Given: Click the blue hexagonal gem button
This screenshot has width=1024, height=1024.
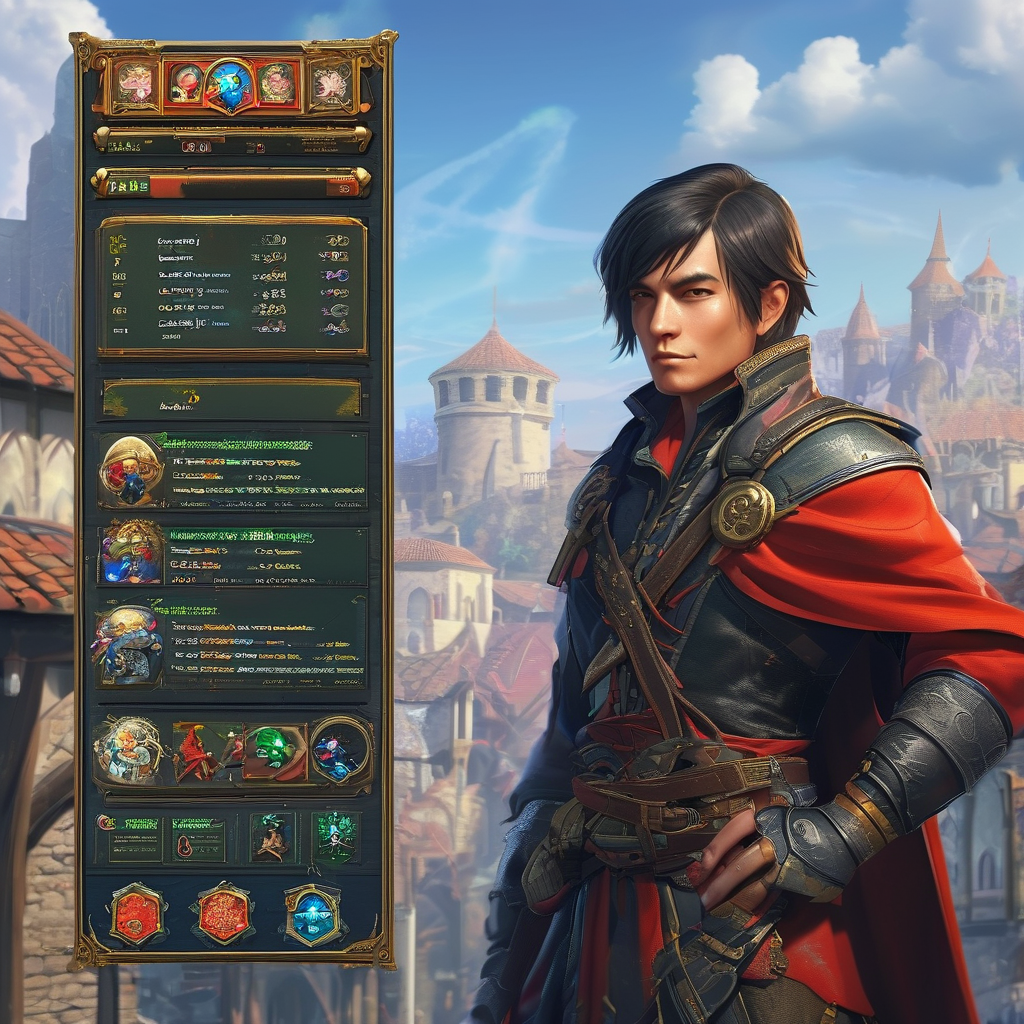Looking at the screenshot, I should point(311,914).
